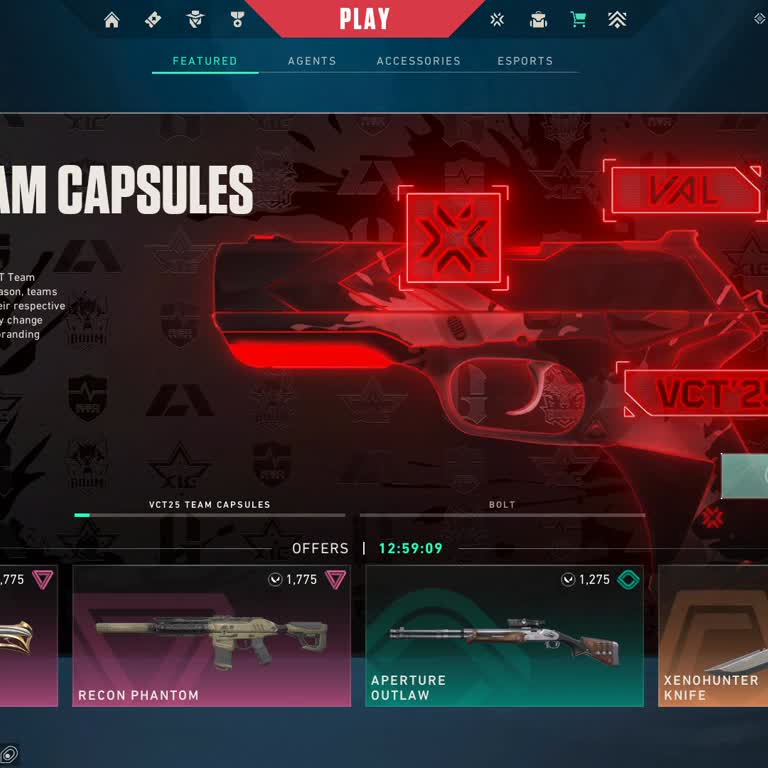The width and height of the screenshot is (768, 768).
Task: Open the featured VCT team capsule pistol banner
Action: 450,320
